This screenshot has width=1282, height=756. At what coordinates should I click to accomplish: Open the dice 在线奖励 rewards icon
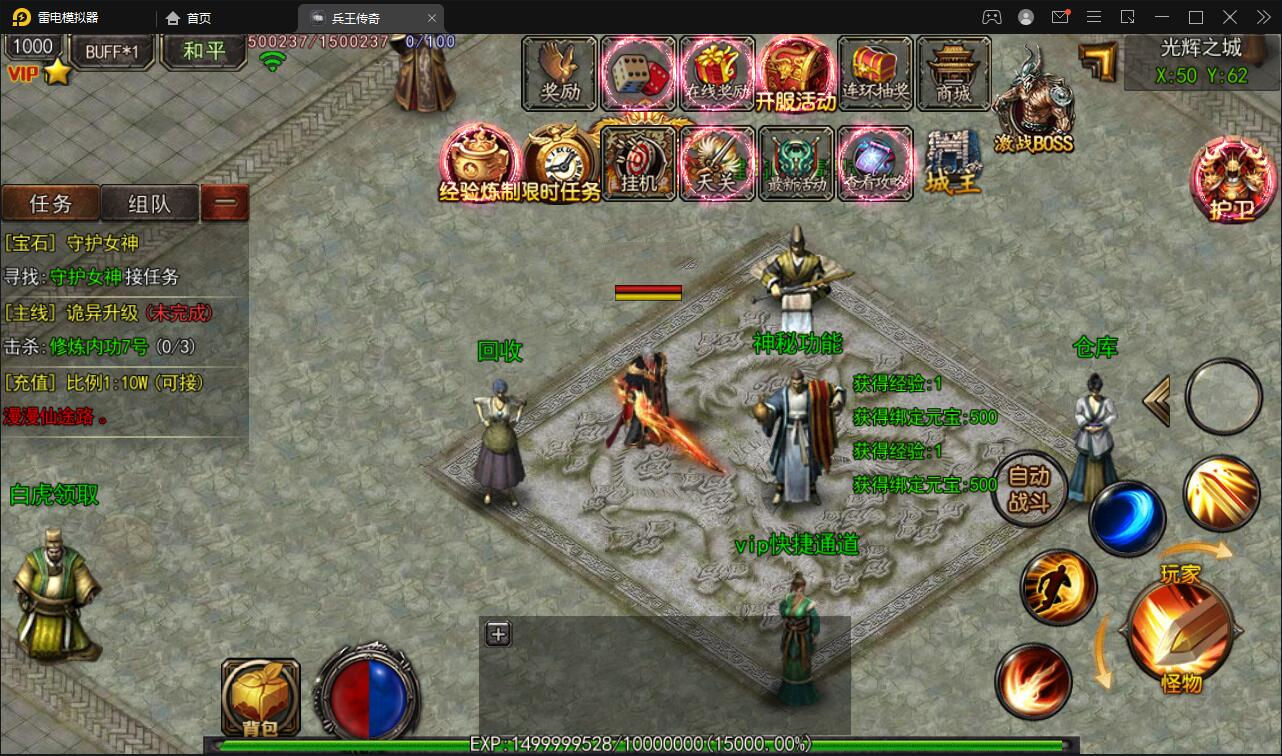639,72
